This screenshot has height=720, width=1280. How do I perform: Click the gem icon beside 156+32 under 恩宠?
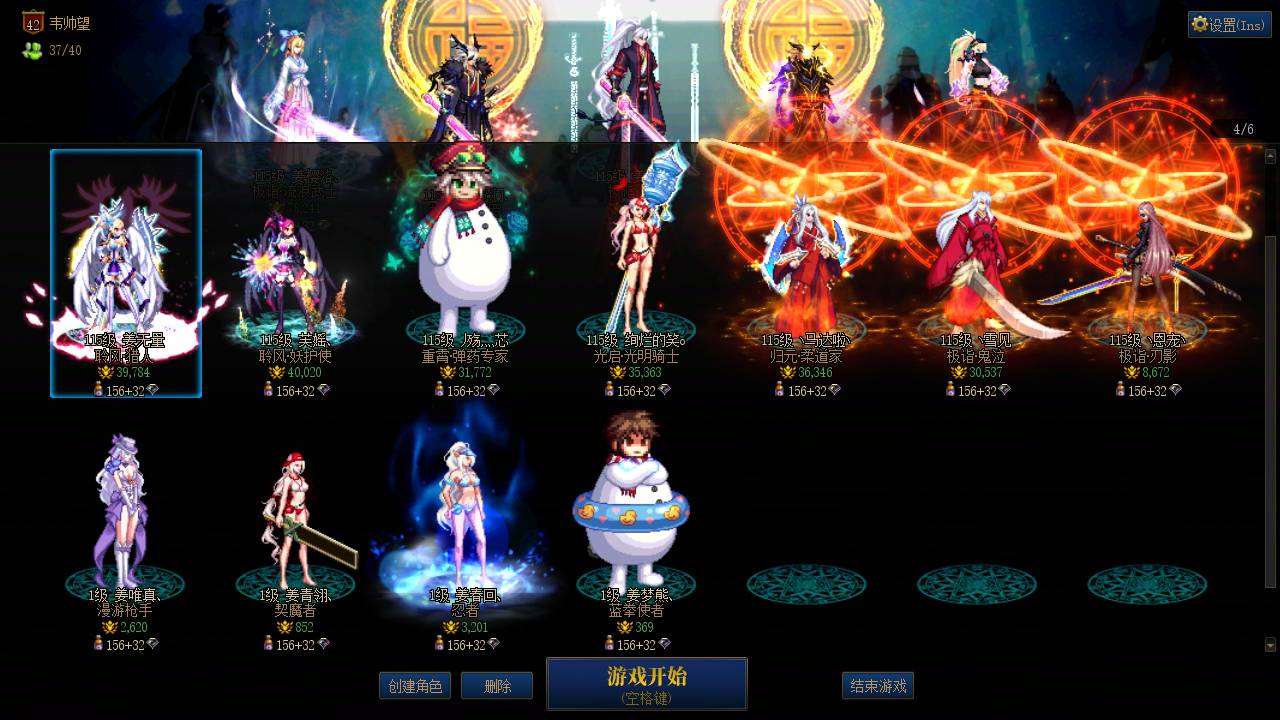[x=1176, y=390]
